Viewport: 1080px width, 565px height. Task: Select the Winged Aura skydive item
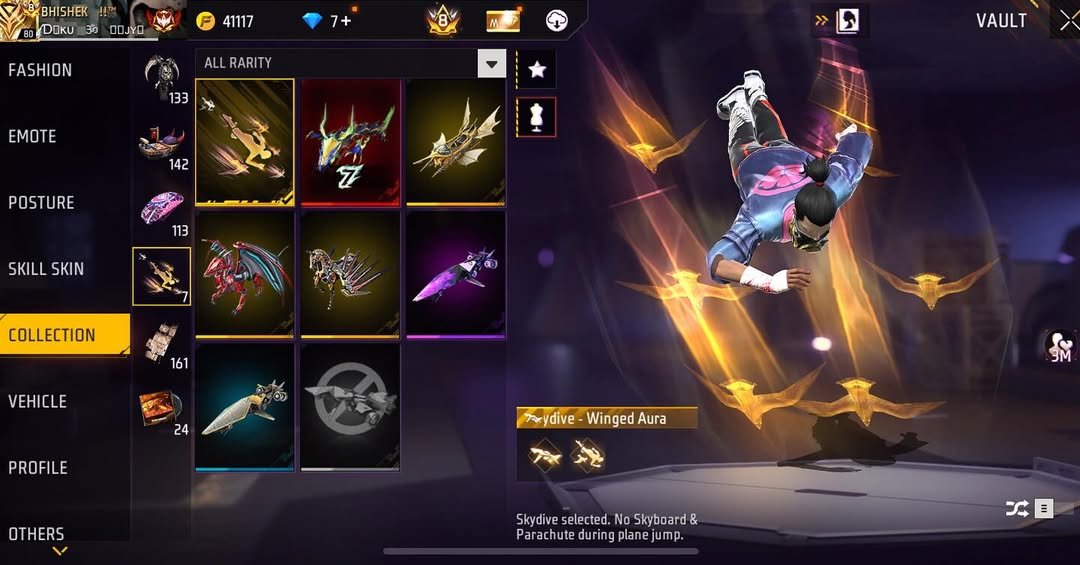pyautogui.click(x=245, y=142)
